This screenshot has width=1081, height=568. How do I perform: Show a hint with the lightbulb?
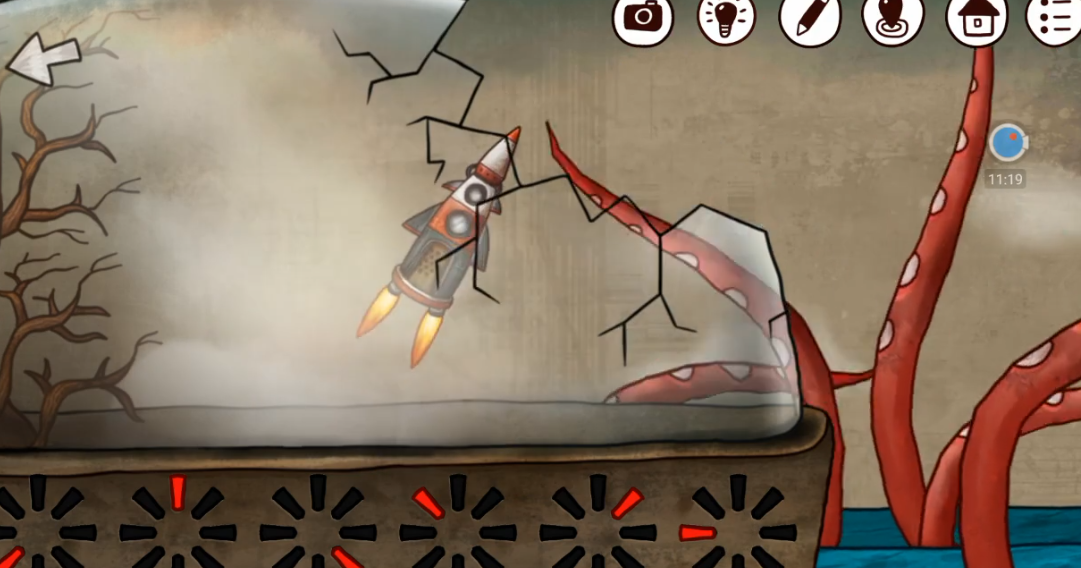(x=726, y=17)
